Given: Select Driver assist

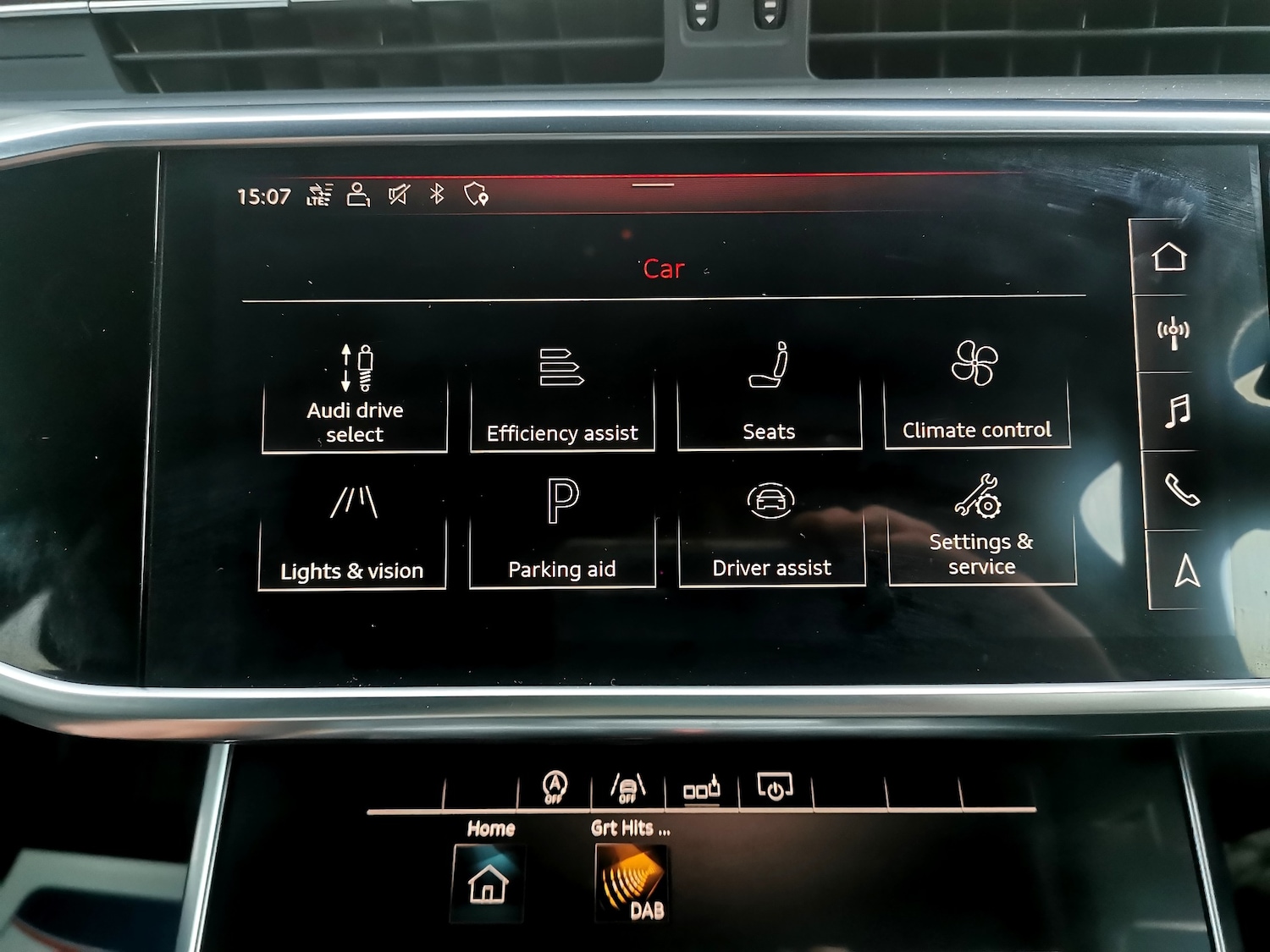Looking at the screenshot, I should (771, 531).
